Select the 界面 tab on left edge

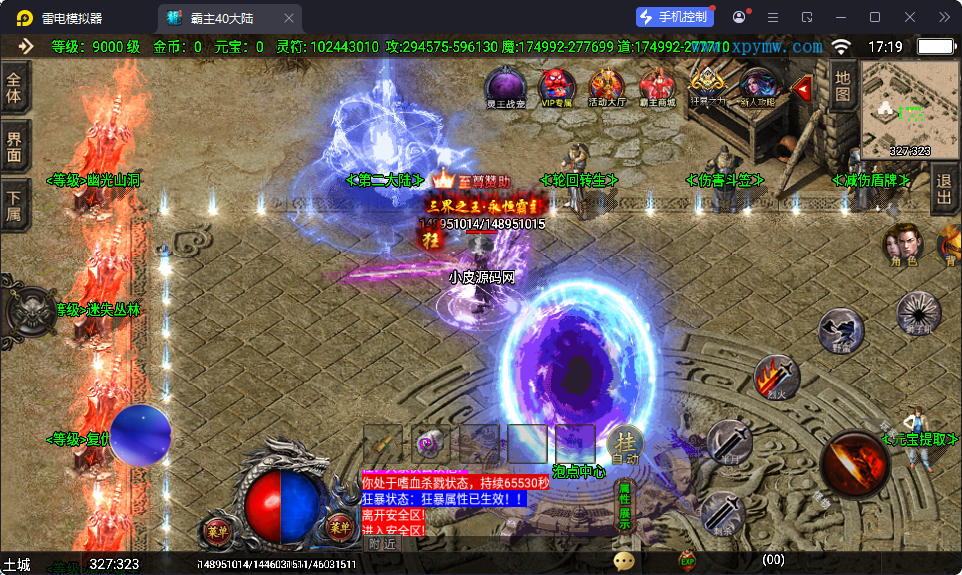click(14, 147)
